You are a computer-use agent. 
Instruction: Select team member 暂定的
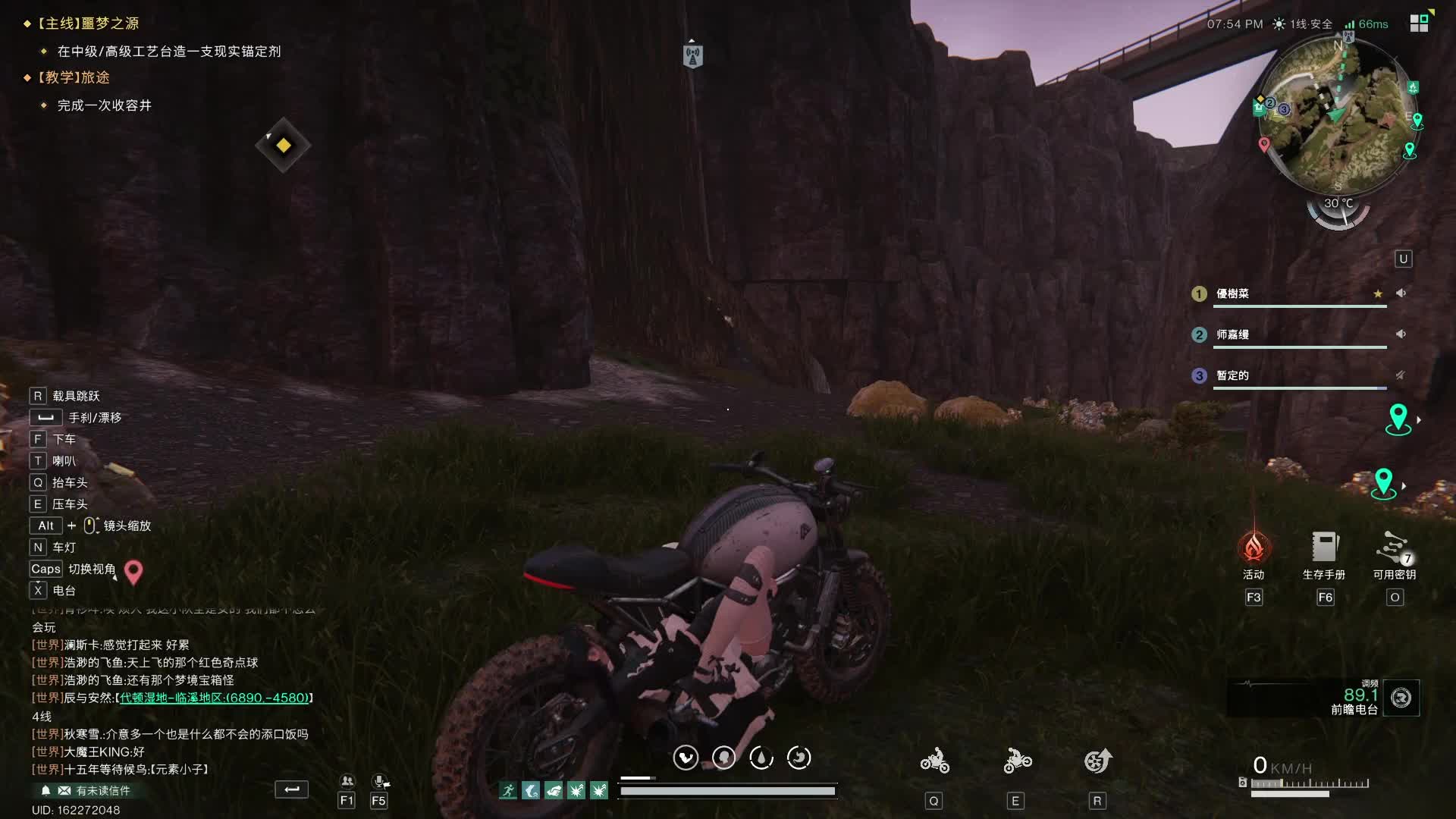coord(1233,375)
